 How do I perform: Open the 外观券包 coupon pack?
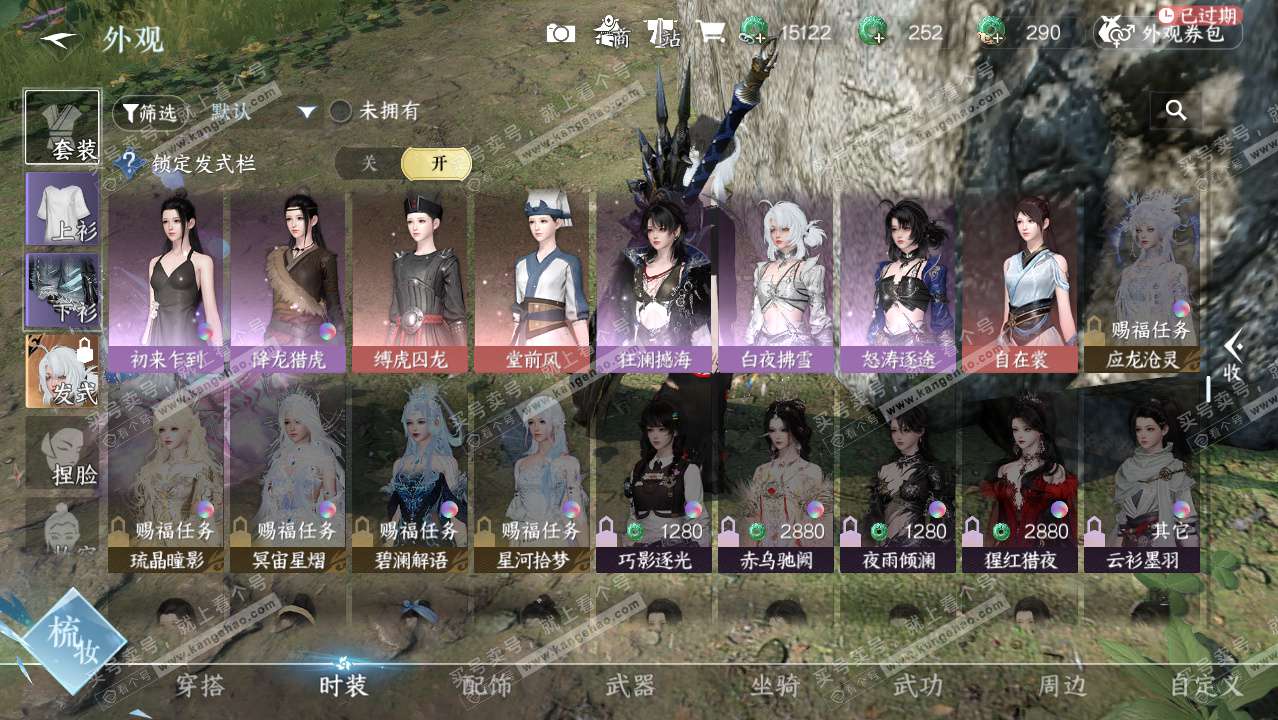coord(1168,33)
